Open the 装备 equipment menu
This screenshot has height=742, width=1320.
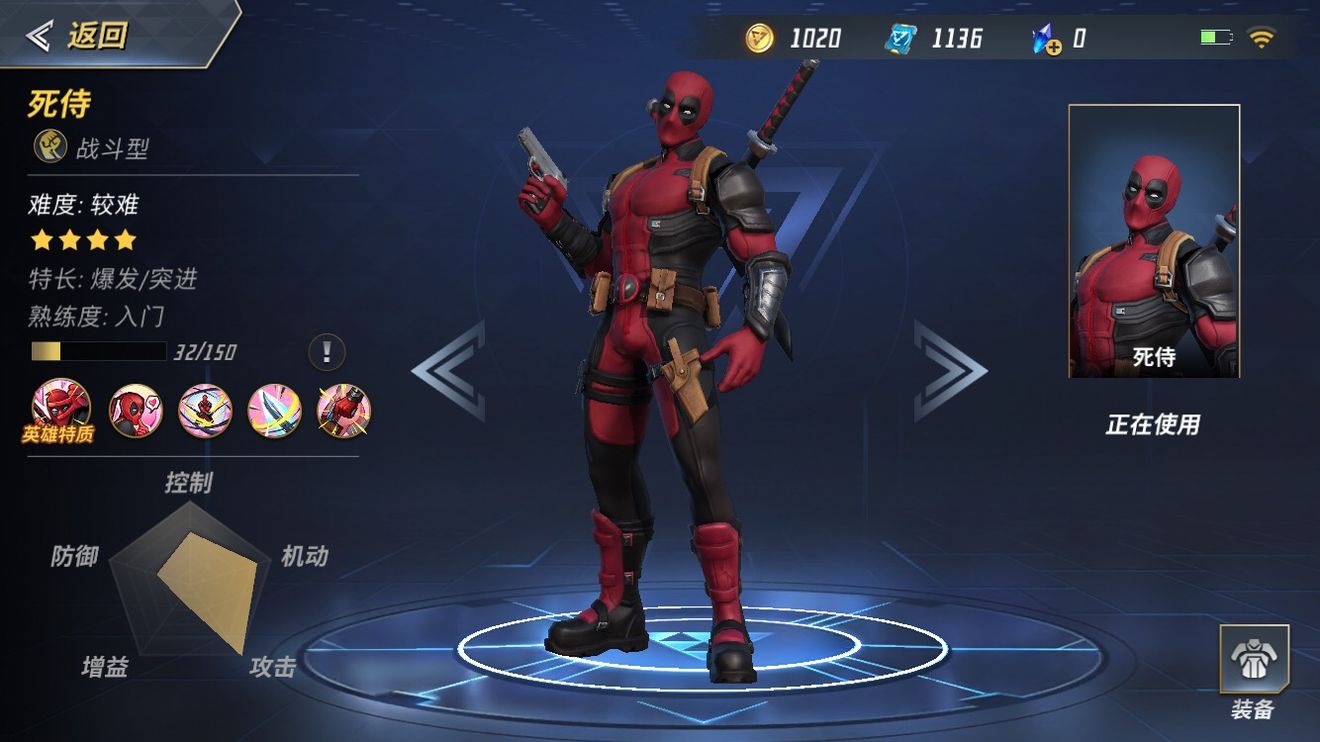coord(1253,670)
